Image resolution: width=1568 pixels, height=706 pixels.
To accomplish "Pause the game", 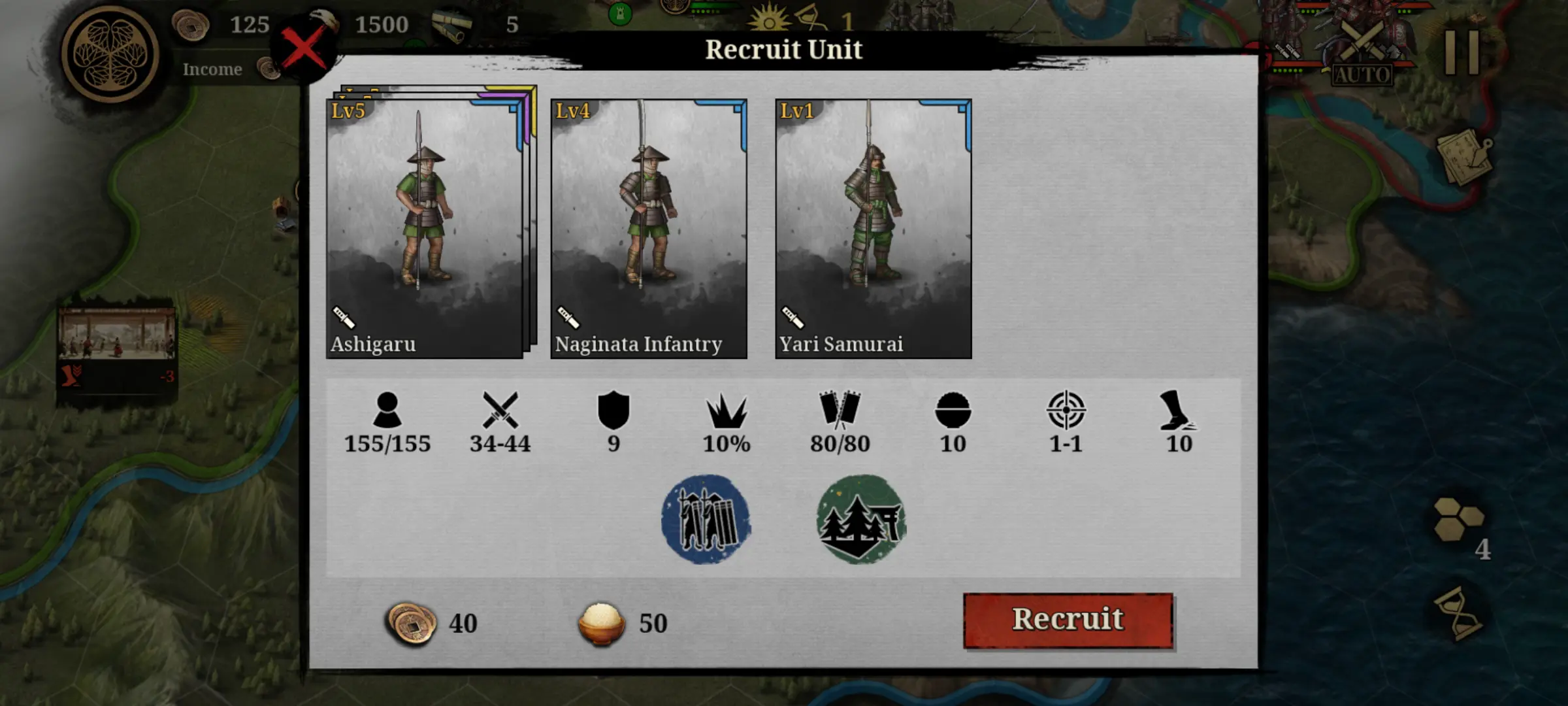I will (1462, 52).
